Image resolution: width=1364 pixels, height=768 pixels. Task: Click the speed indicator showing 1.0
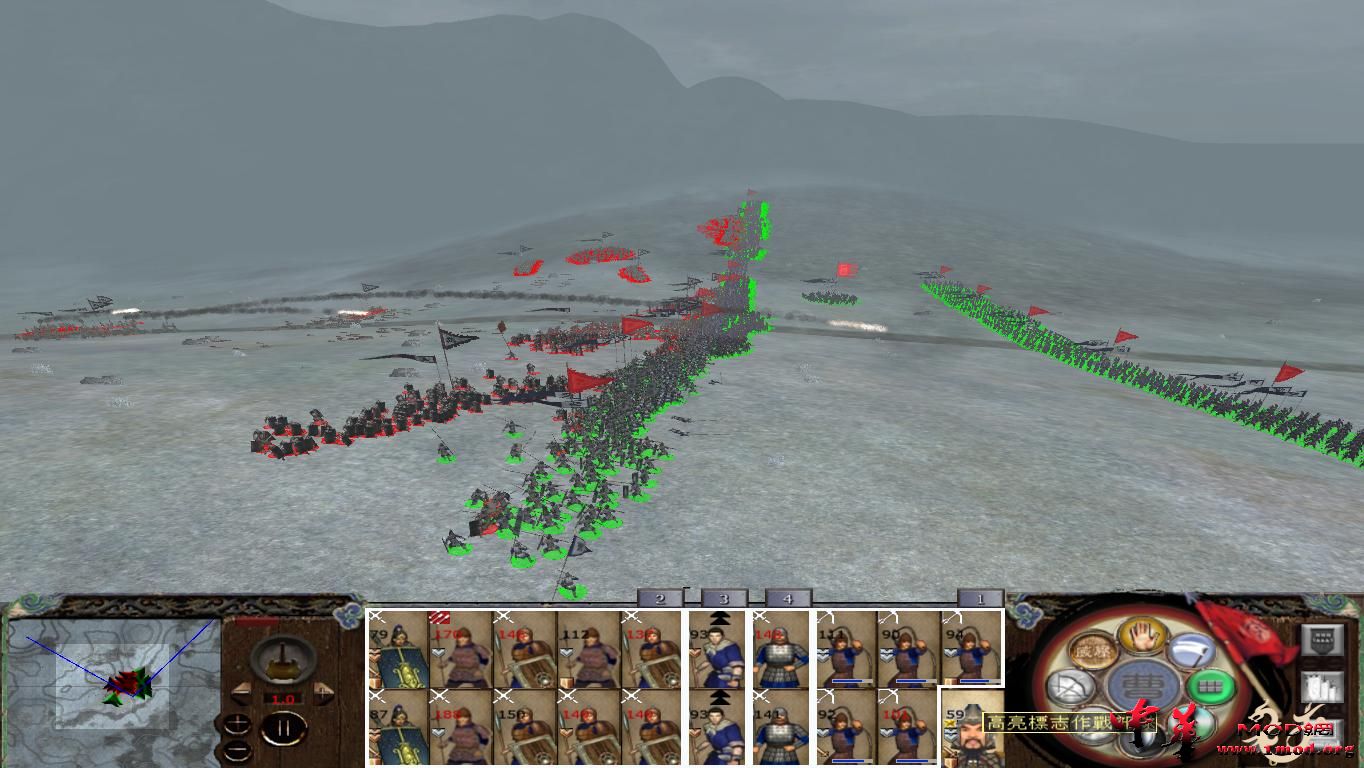[x=283, y=698]
